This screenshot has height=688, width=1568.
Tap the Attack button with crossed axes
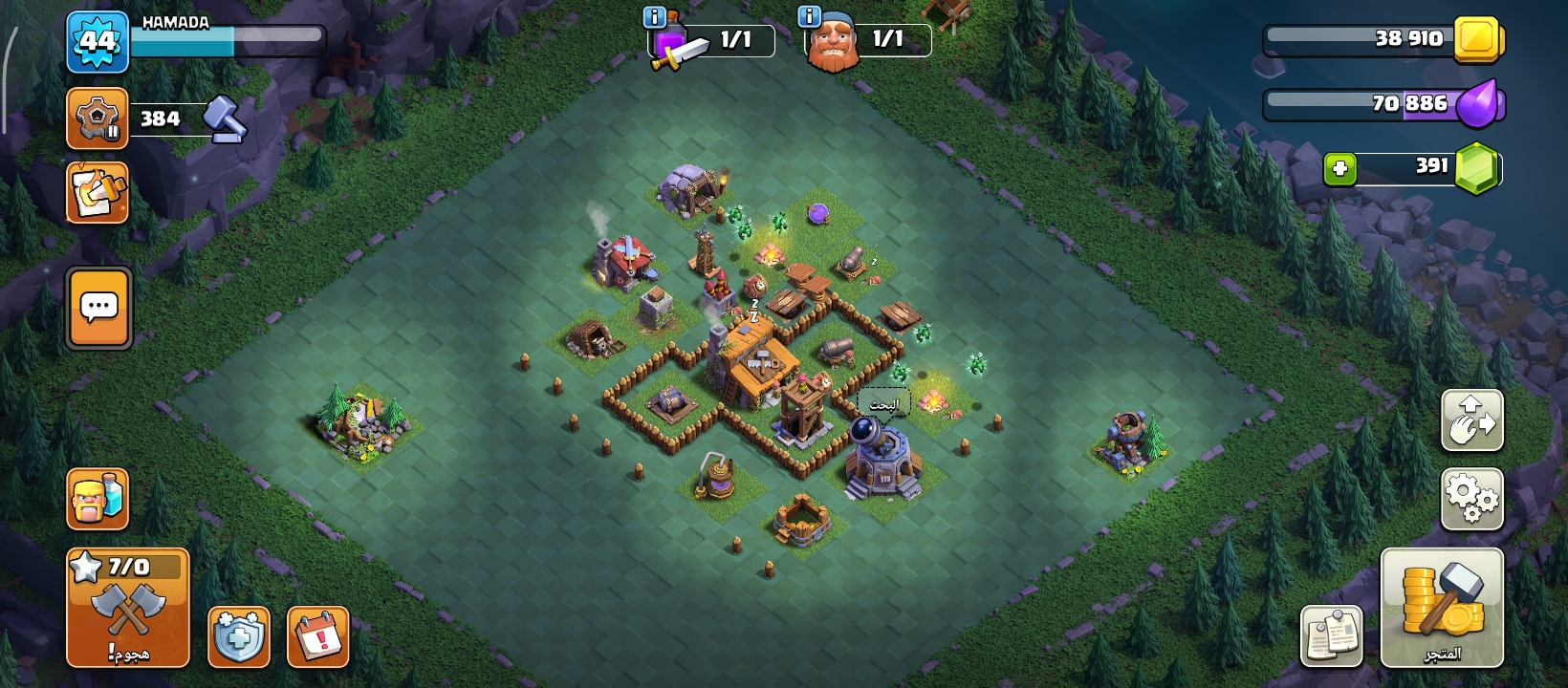(x=128, y=608)
